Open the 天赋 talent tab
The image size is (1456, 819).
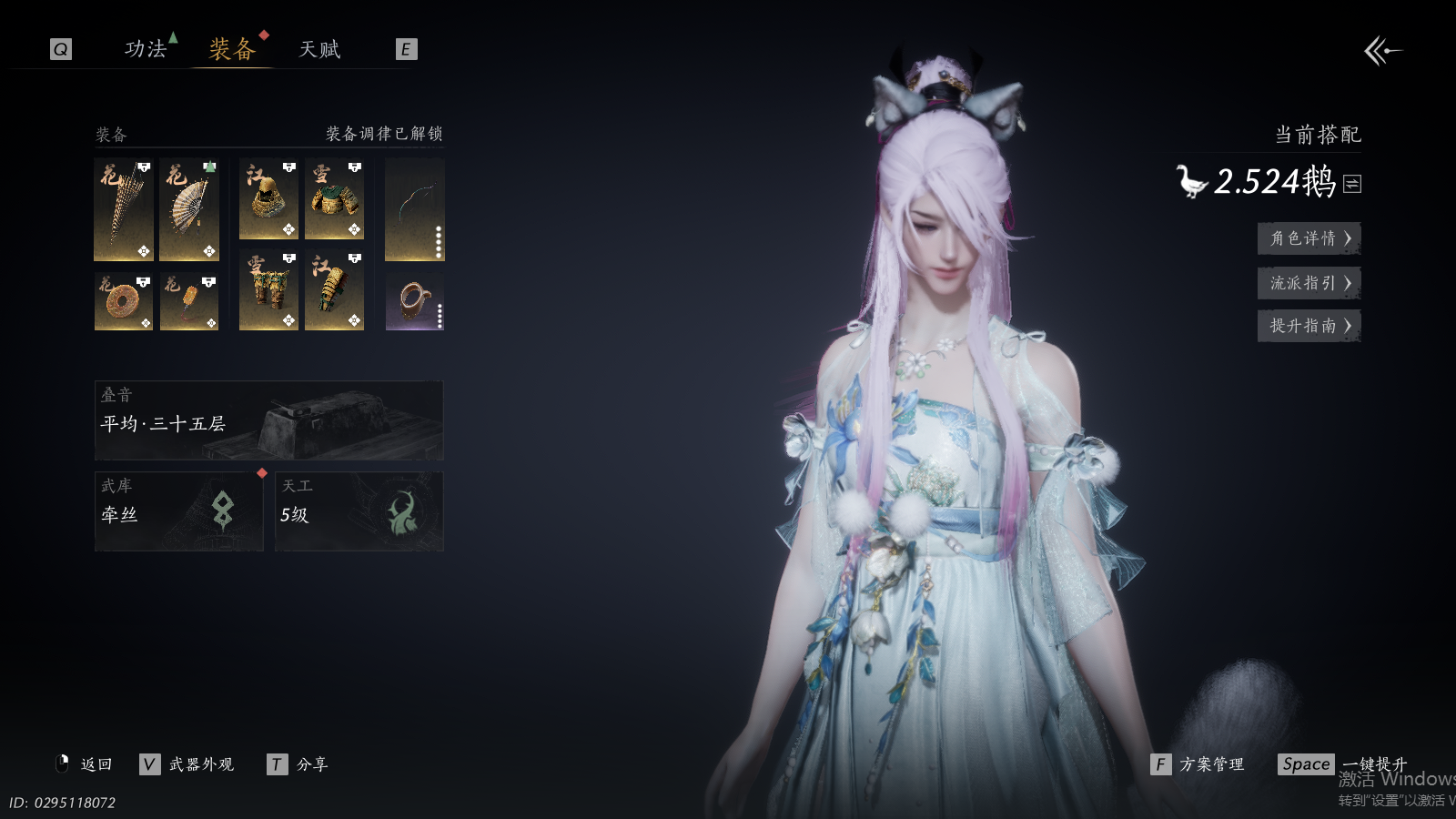click(x=319, y=49)
